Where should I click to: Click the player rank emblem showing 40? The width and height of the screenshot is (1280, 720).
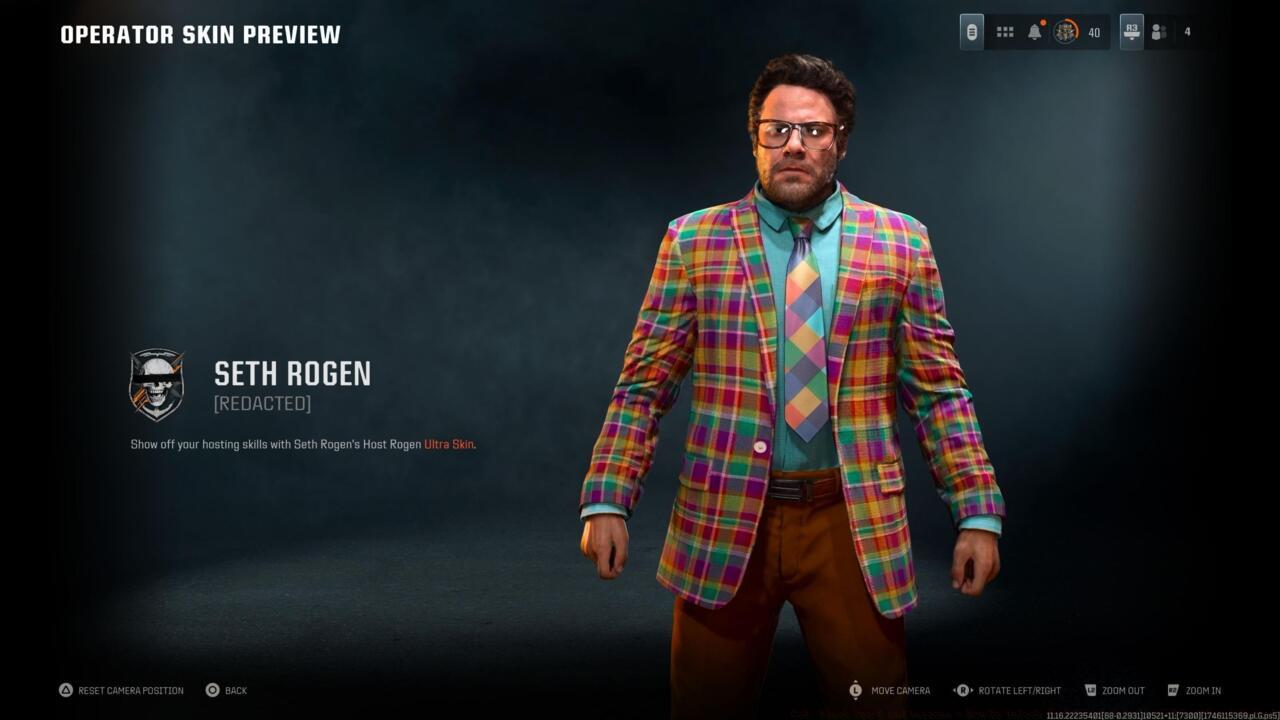click(1066, 31)
